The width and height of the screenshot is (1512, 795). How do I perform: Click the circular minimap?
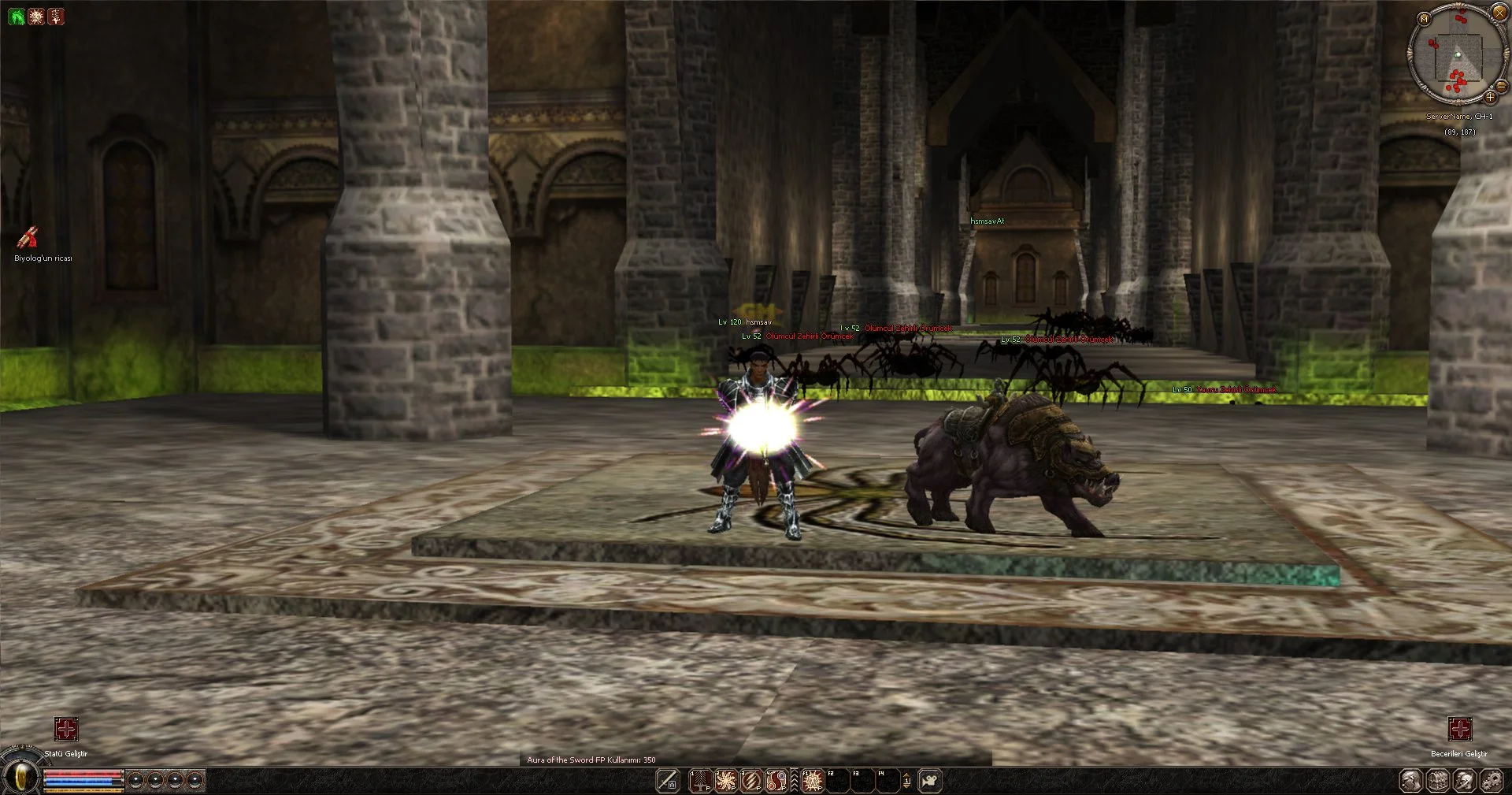pos(1457,54)
